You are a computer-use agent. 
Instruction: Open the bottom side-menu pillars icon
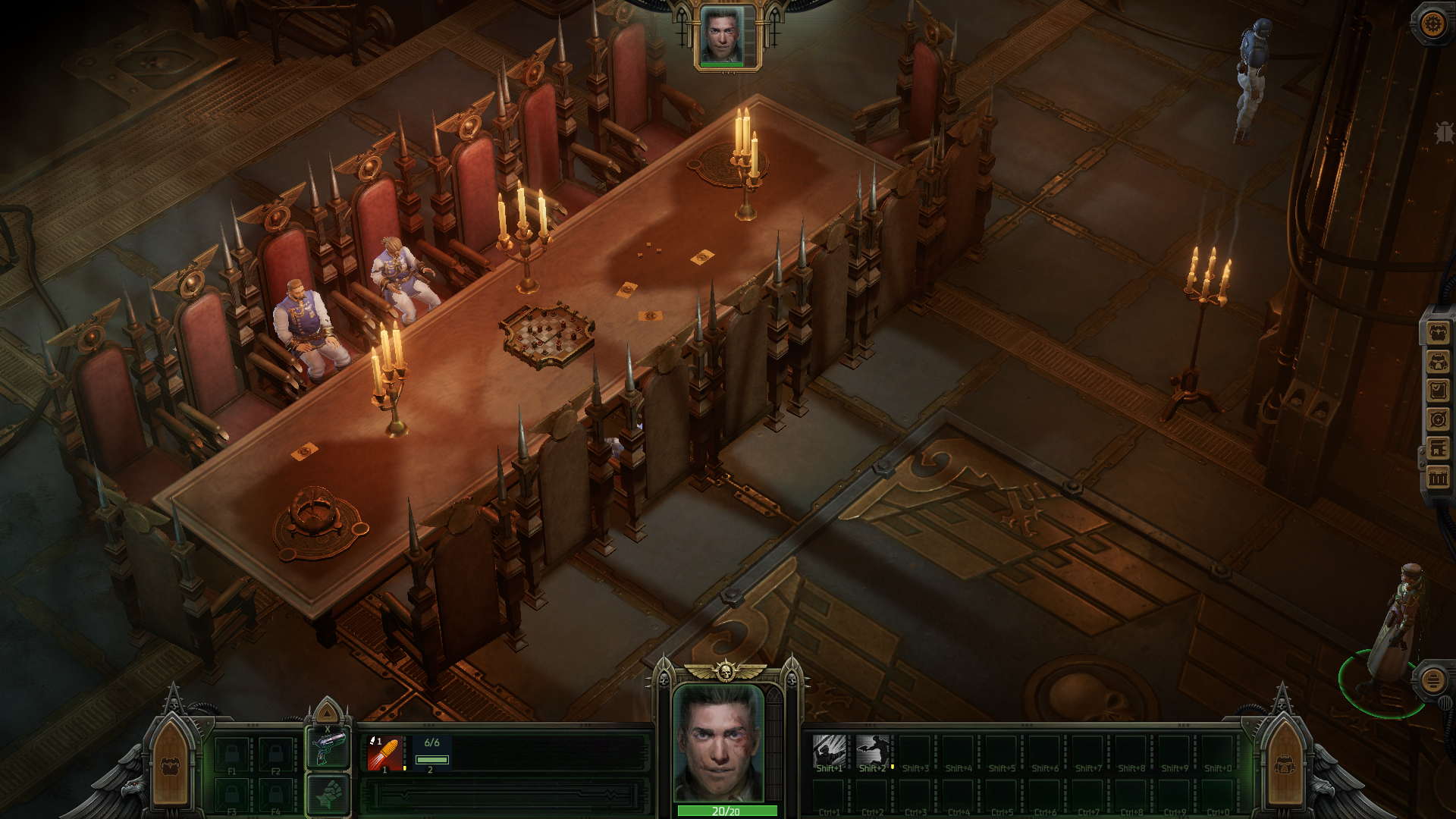point(1438,477)
